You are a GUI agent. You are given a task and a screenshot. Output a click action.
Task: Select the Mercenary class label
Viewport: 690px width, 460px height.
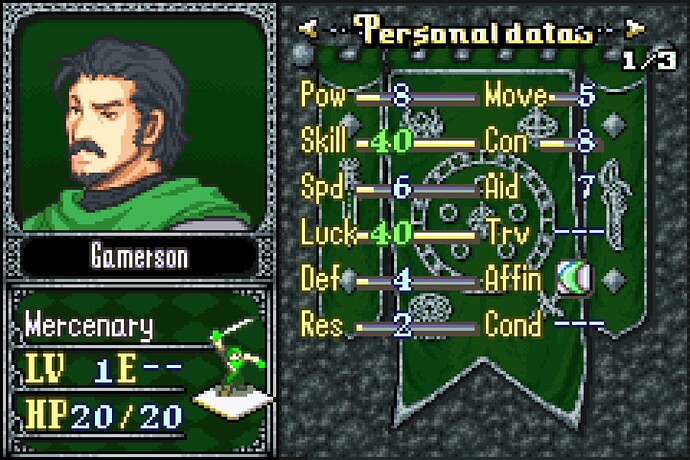click(x=90, y=325)
